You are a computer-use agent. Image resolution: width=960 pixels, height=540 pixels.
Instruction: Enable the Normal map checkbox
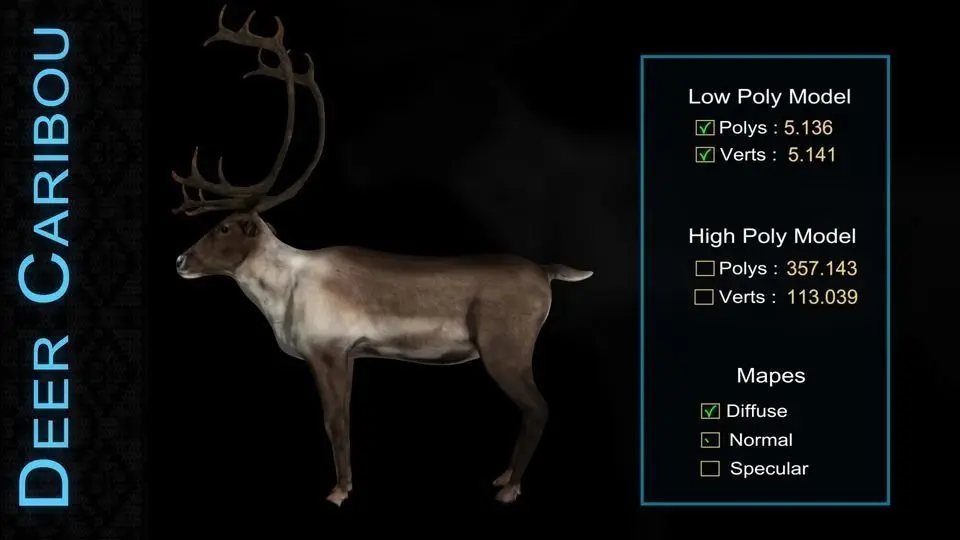click(x=710, y=440)
